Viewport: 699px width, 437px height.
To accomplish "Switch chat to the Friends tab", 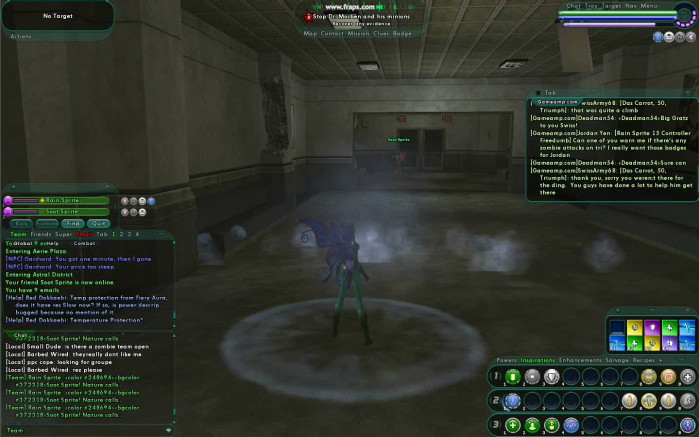I will click(39, 233).
